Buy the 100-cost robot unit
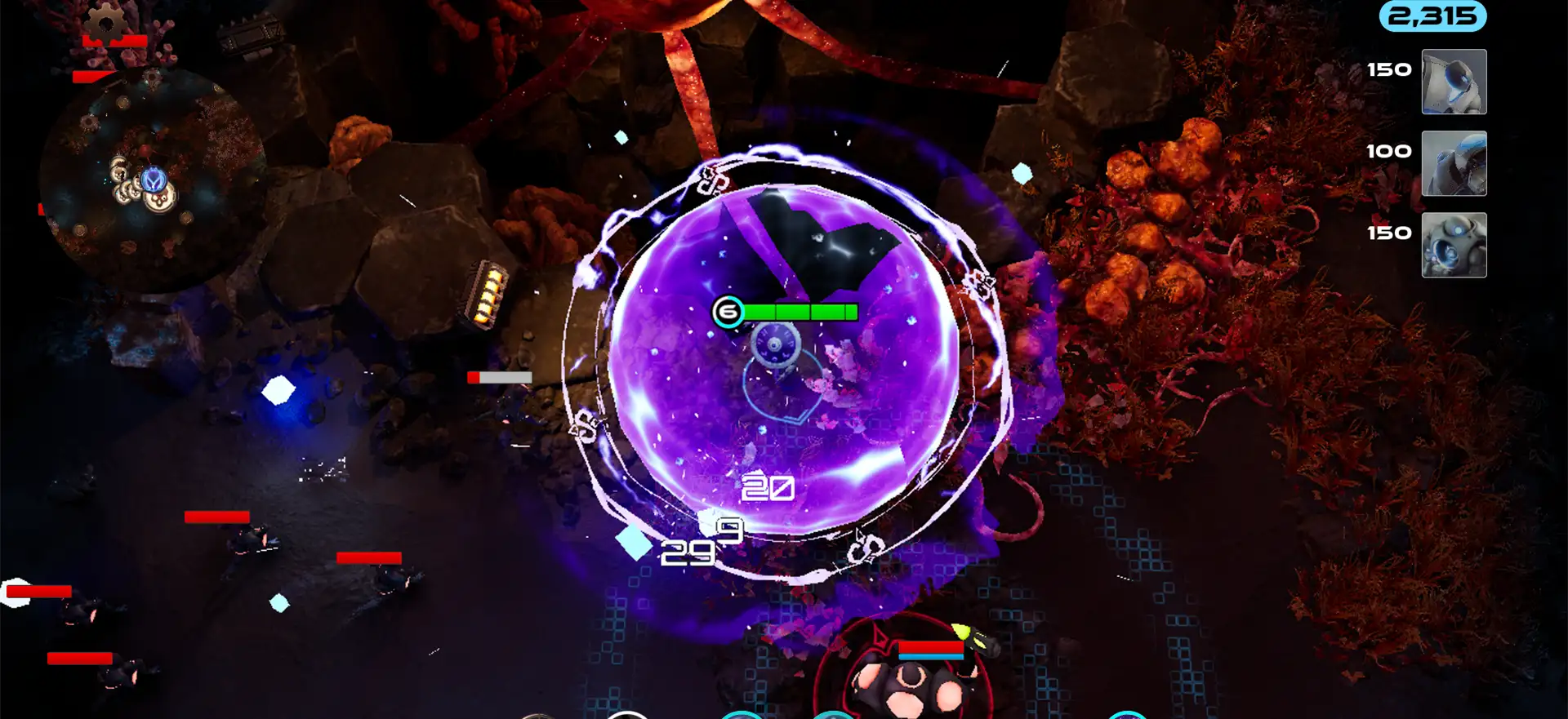Screen dimensions: 1568x719 [1454, 163]
